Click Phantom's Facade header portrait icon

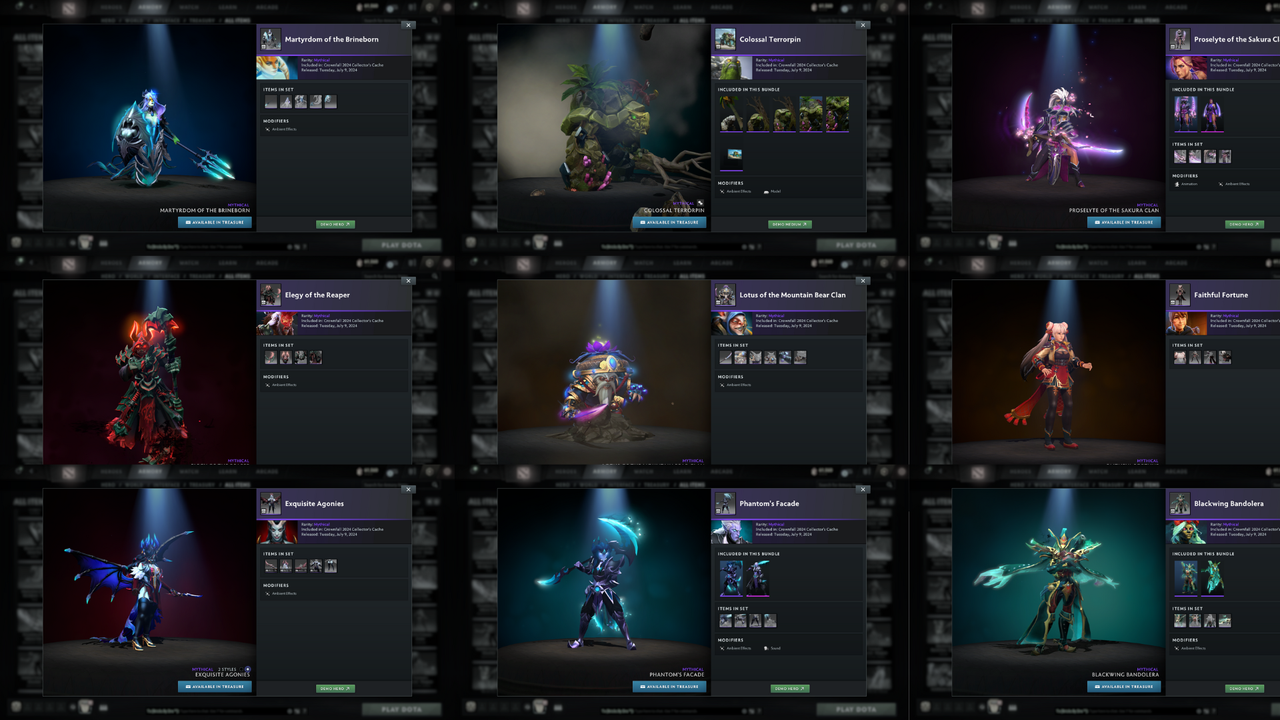tap(725, 503)
